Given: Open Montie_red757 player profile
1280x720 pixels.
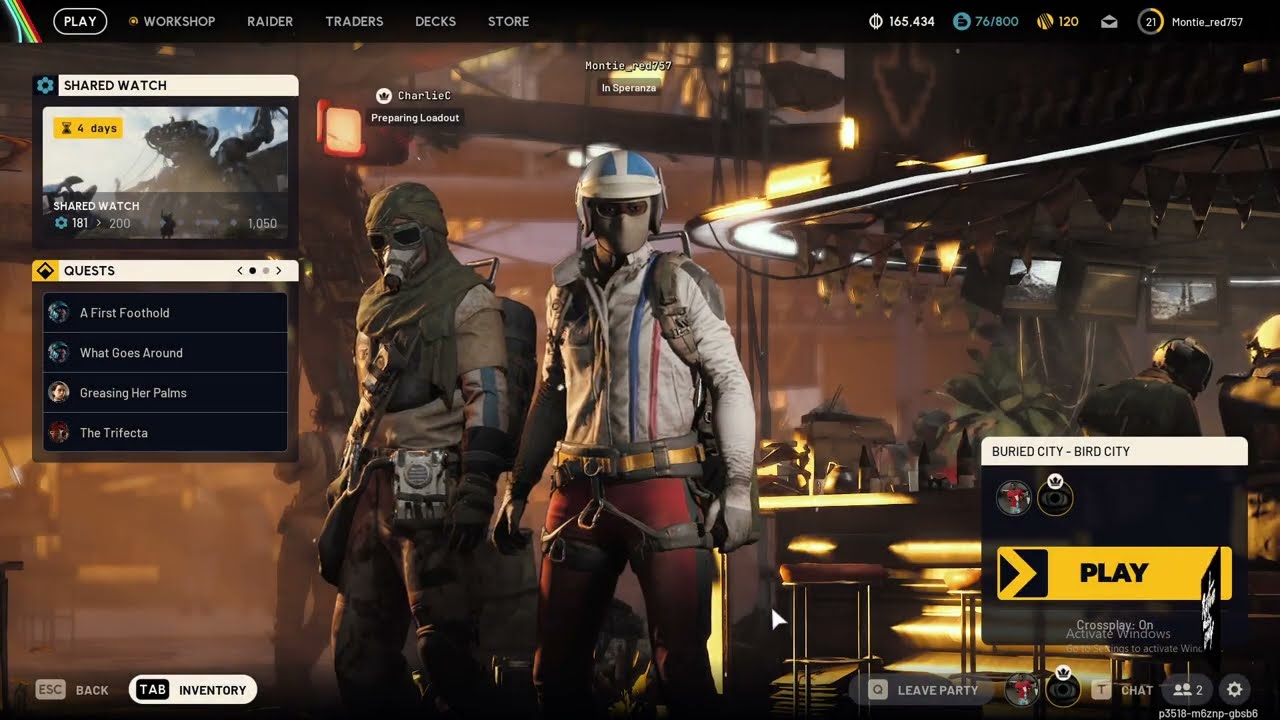Looking at the screenshot, I should (1194, 21).
